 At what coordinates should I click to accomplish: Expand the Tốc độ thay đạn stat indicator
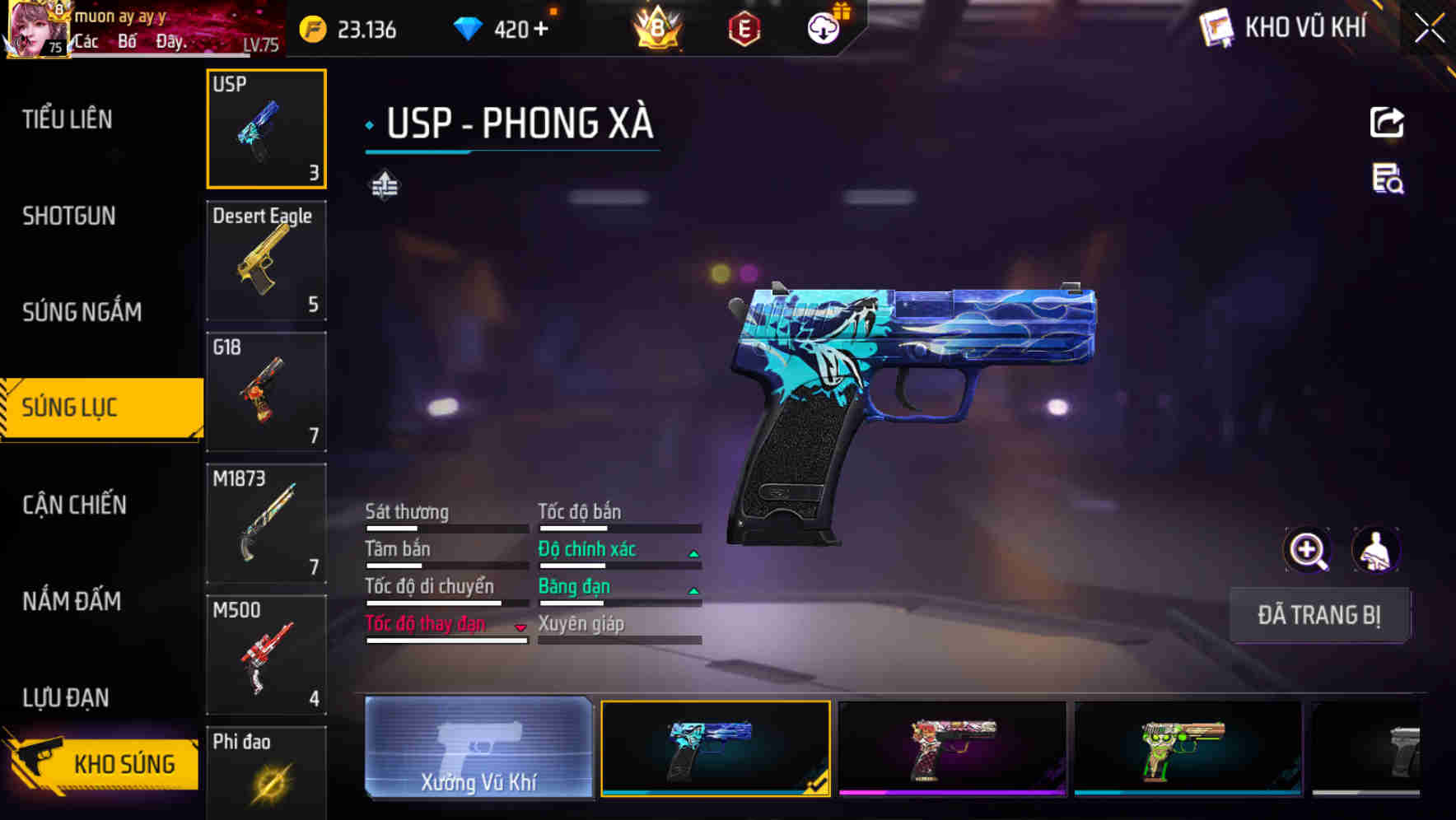520,627
